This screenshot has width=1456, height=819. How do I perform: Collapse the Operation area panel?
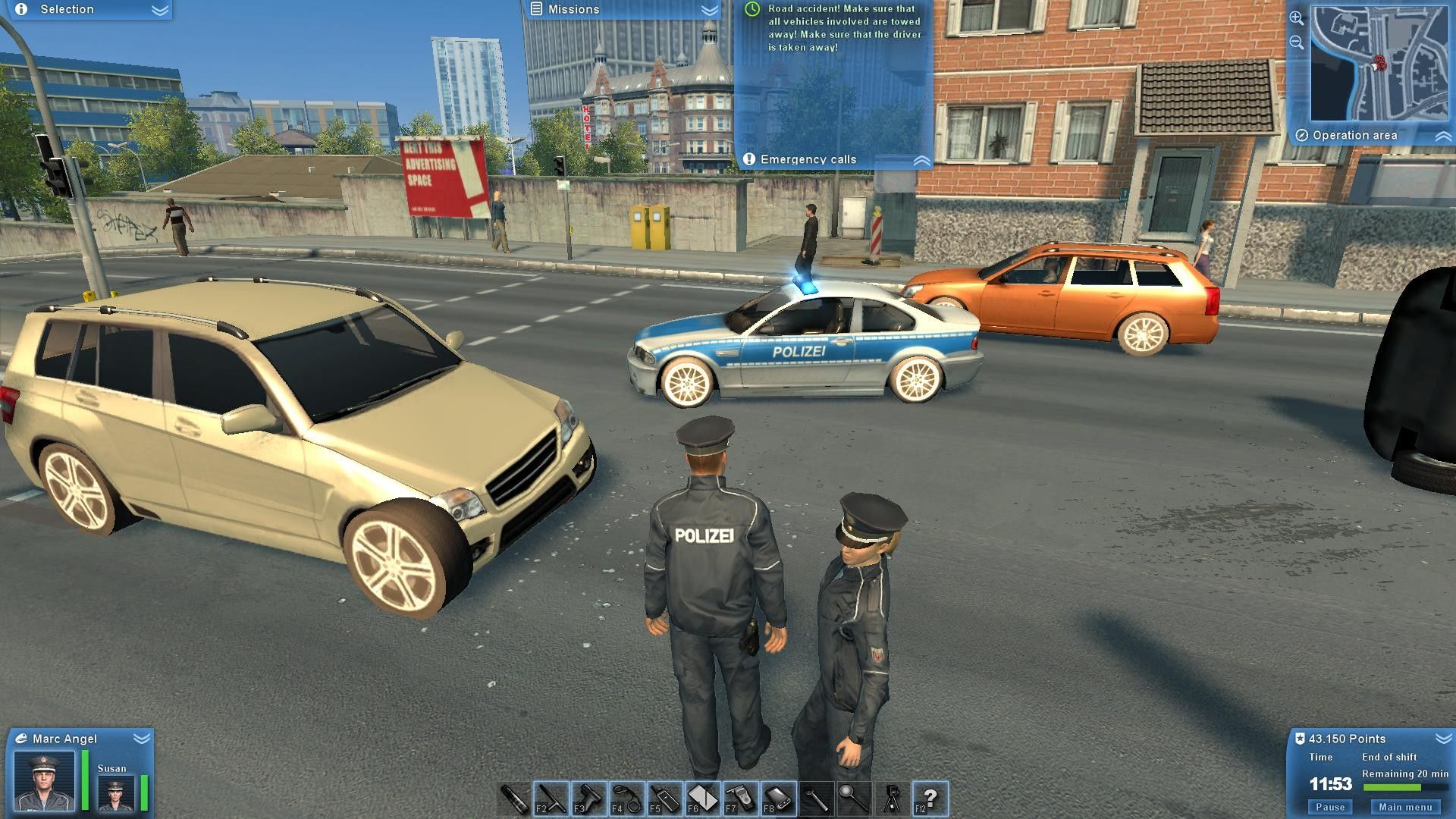(1443, 136)
